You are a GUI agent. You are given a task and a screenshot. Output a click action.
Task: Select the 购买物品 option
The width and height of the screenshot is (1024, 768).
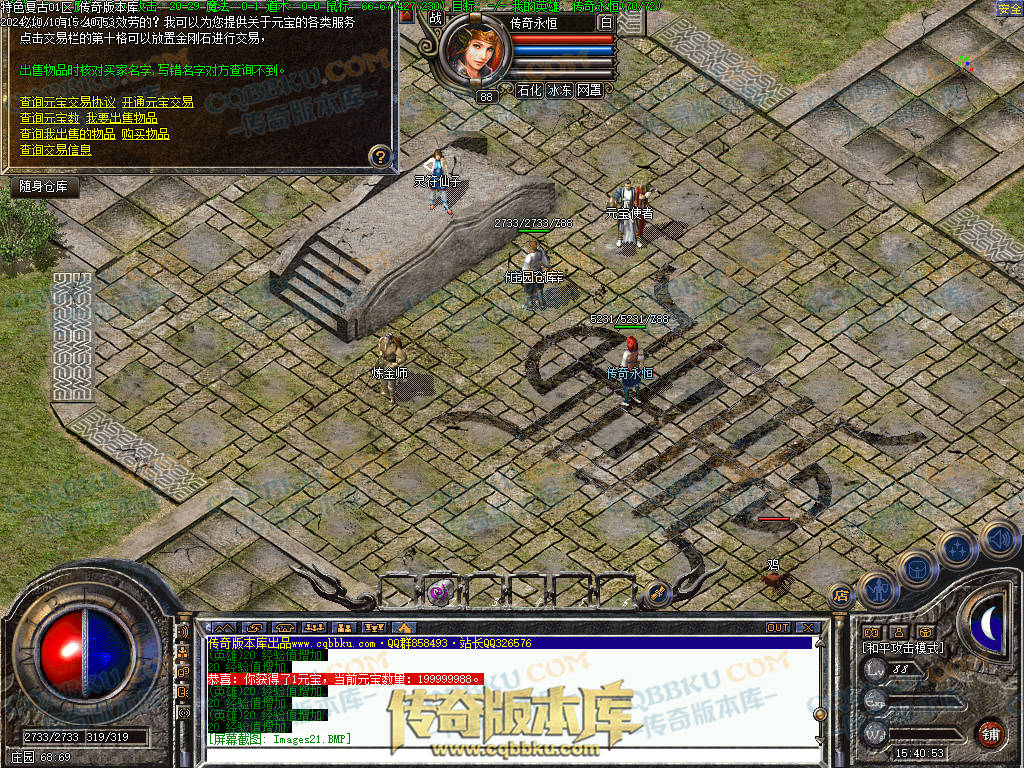pos(145,134)
